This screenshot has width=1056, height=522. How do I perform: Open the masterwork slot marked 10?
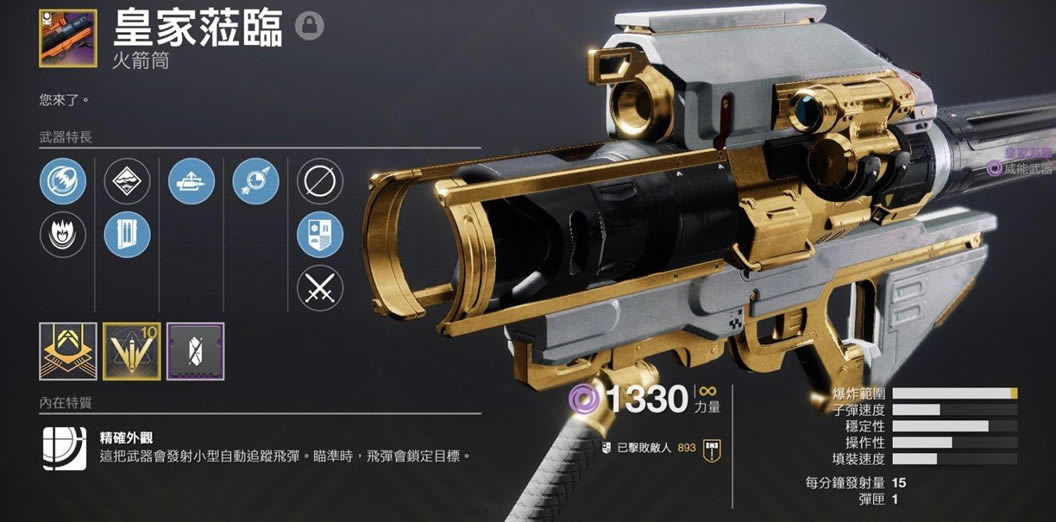(132, 351)
